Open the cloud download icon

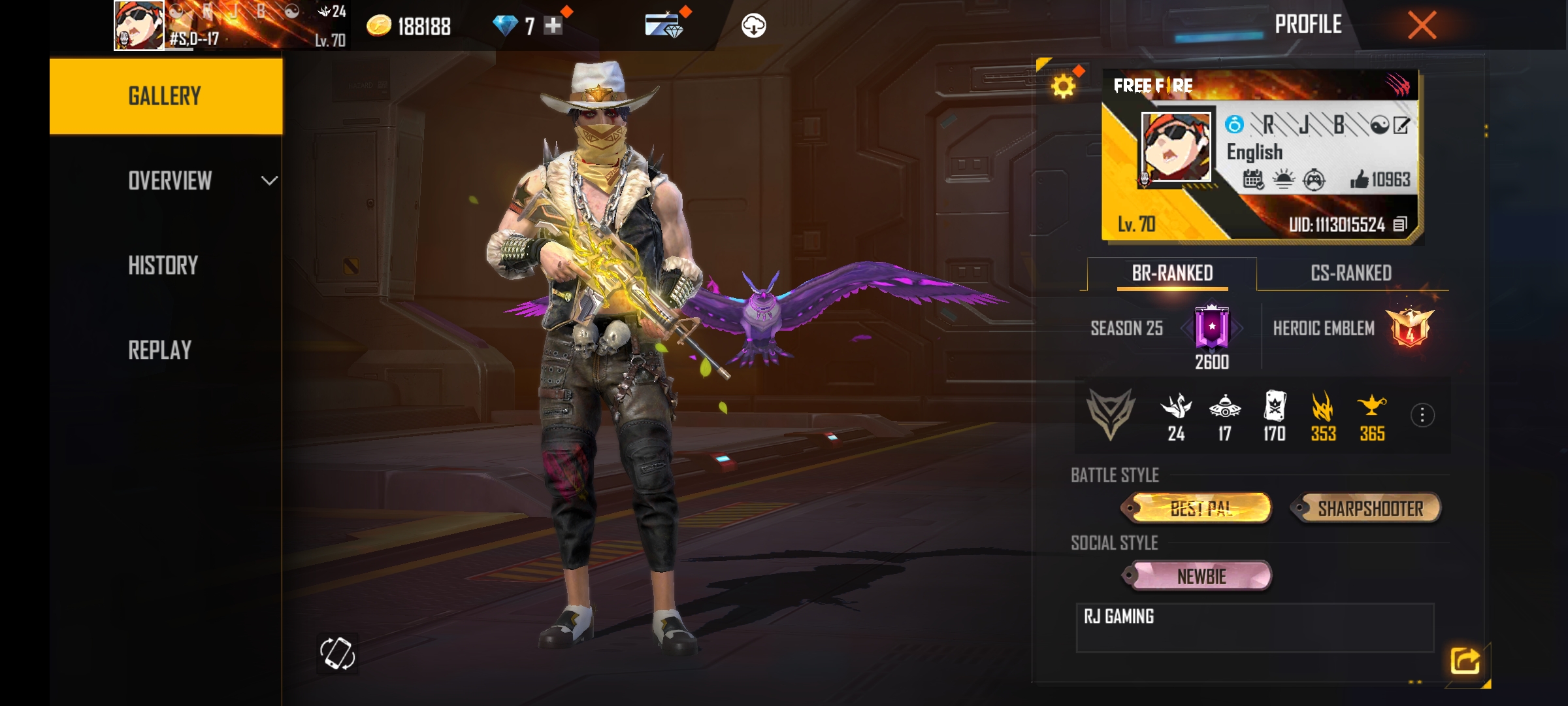753,26
